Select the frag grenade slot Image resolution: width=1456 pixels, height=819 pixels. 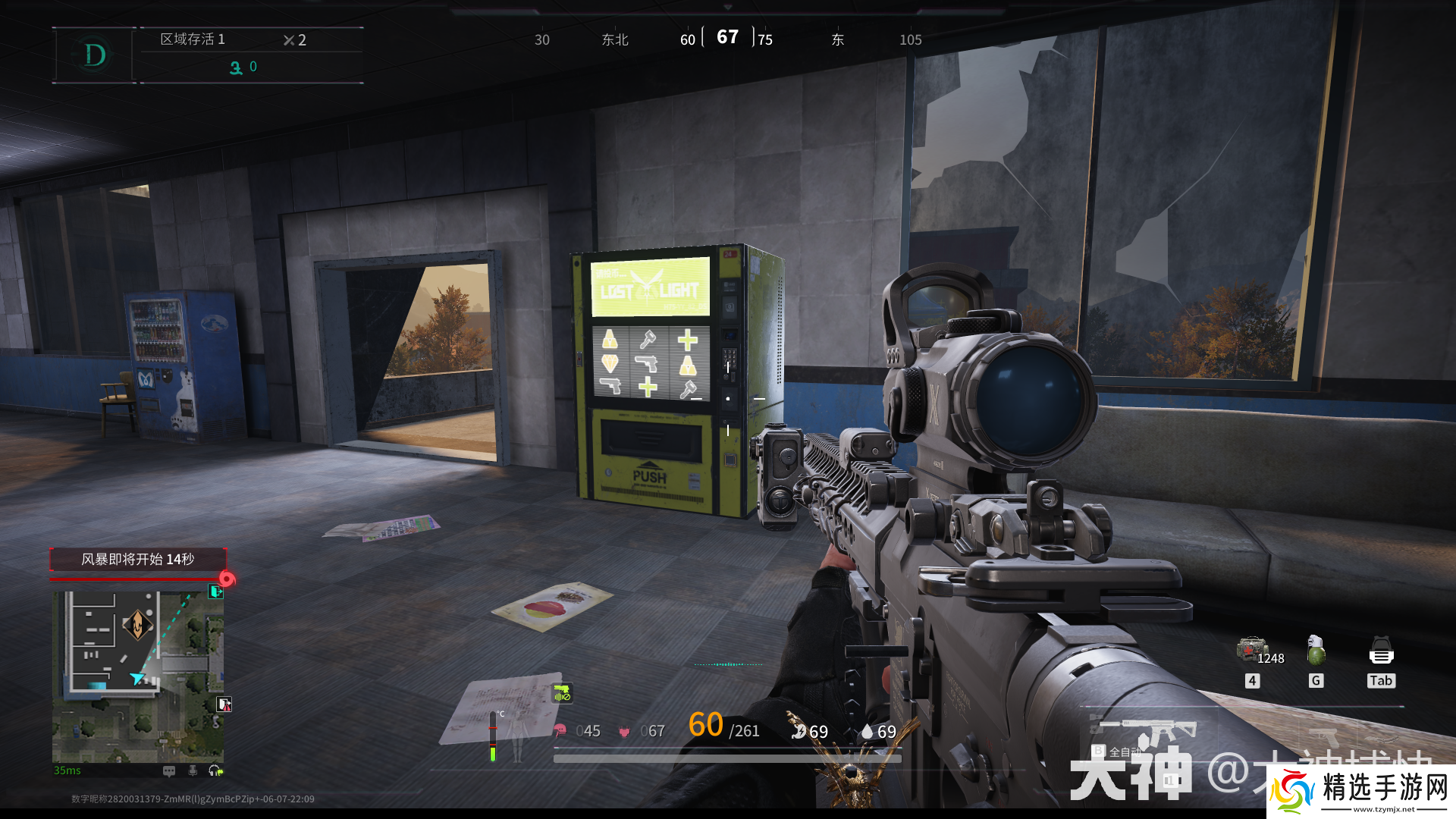(x=1316, y=651)
